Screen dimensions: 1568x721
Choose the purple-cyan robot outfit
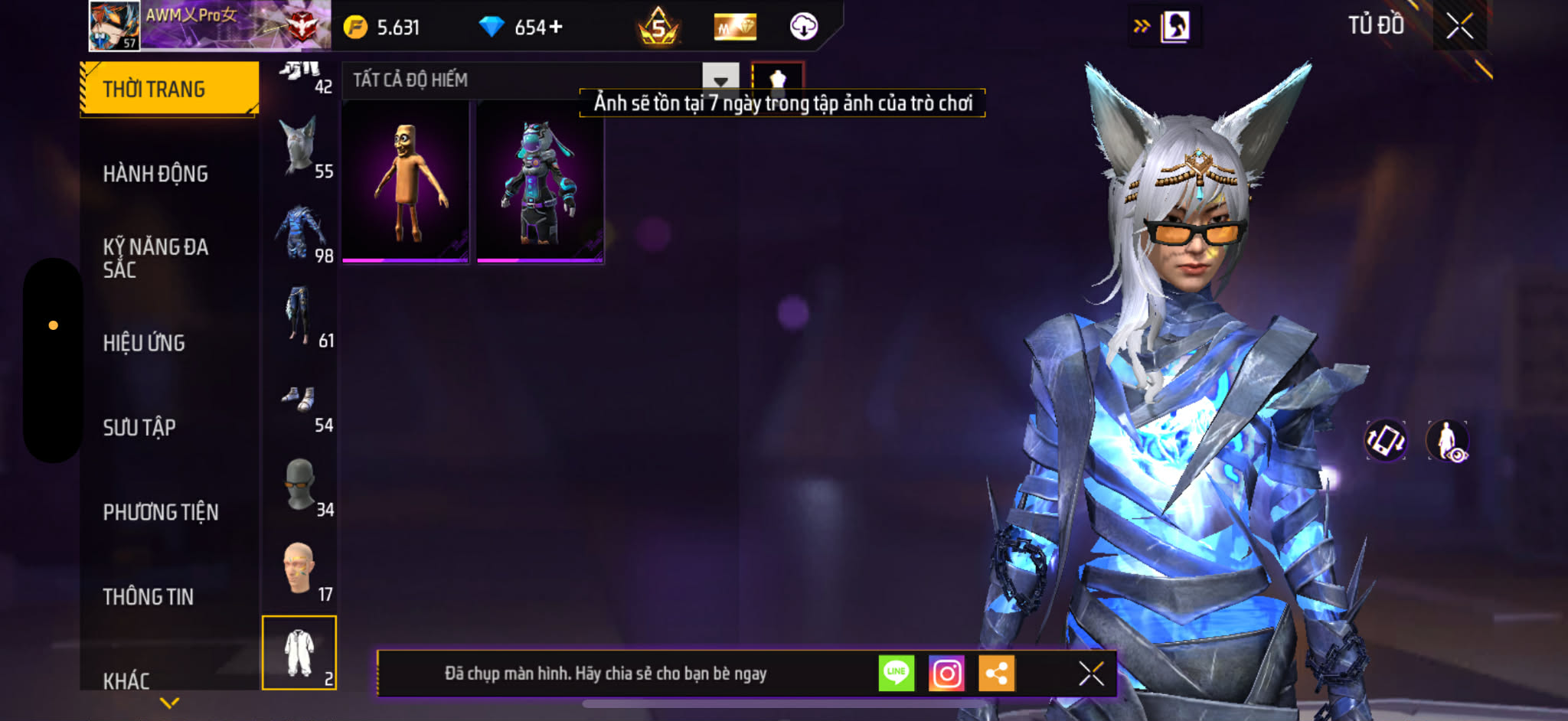tap(541, 182)
